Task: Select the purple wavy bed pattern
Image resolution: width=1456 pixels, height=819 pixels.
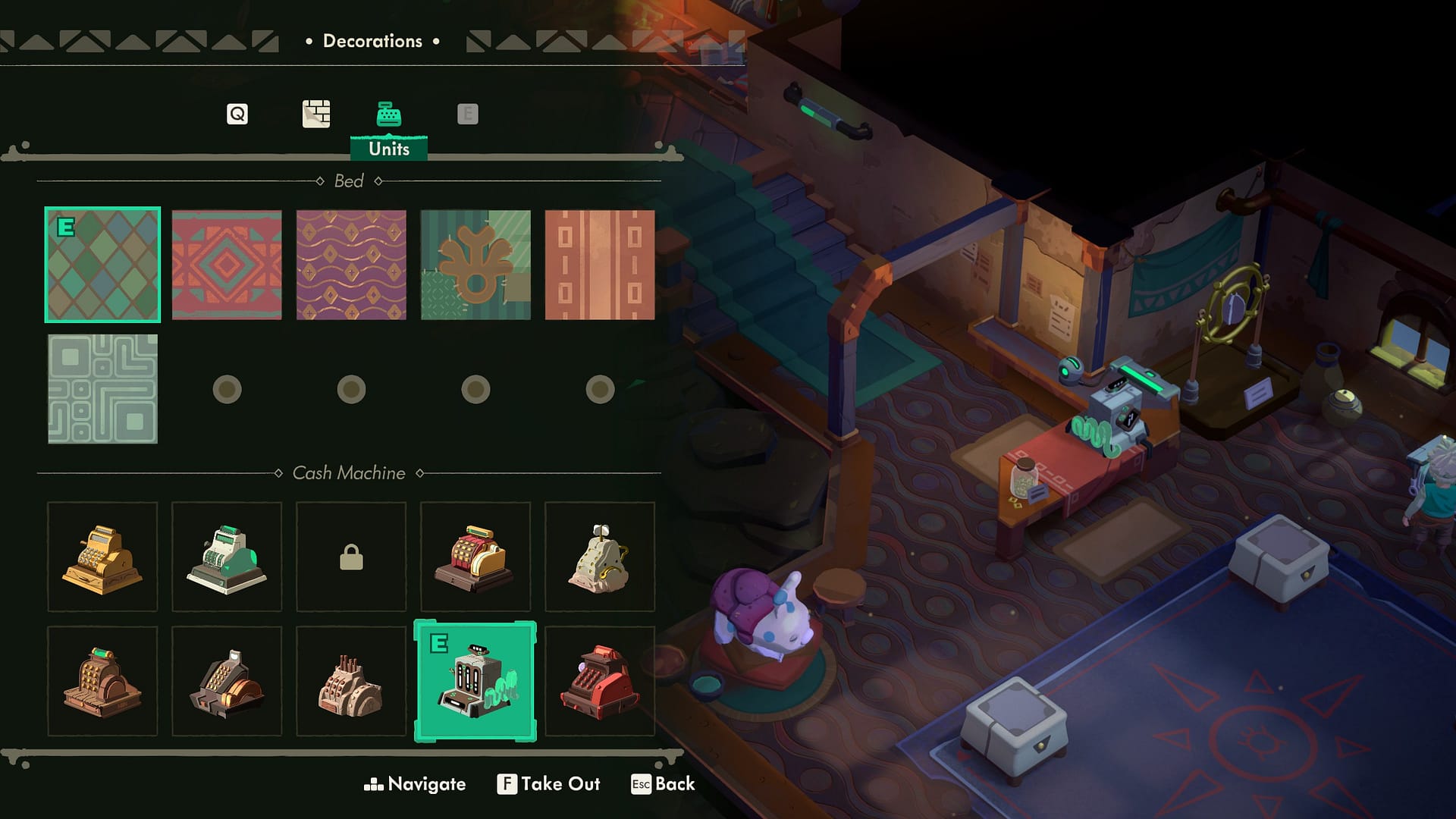Action: click(x=351, y=265)
